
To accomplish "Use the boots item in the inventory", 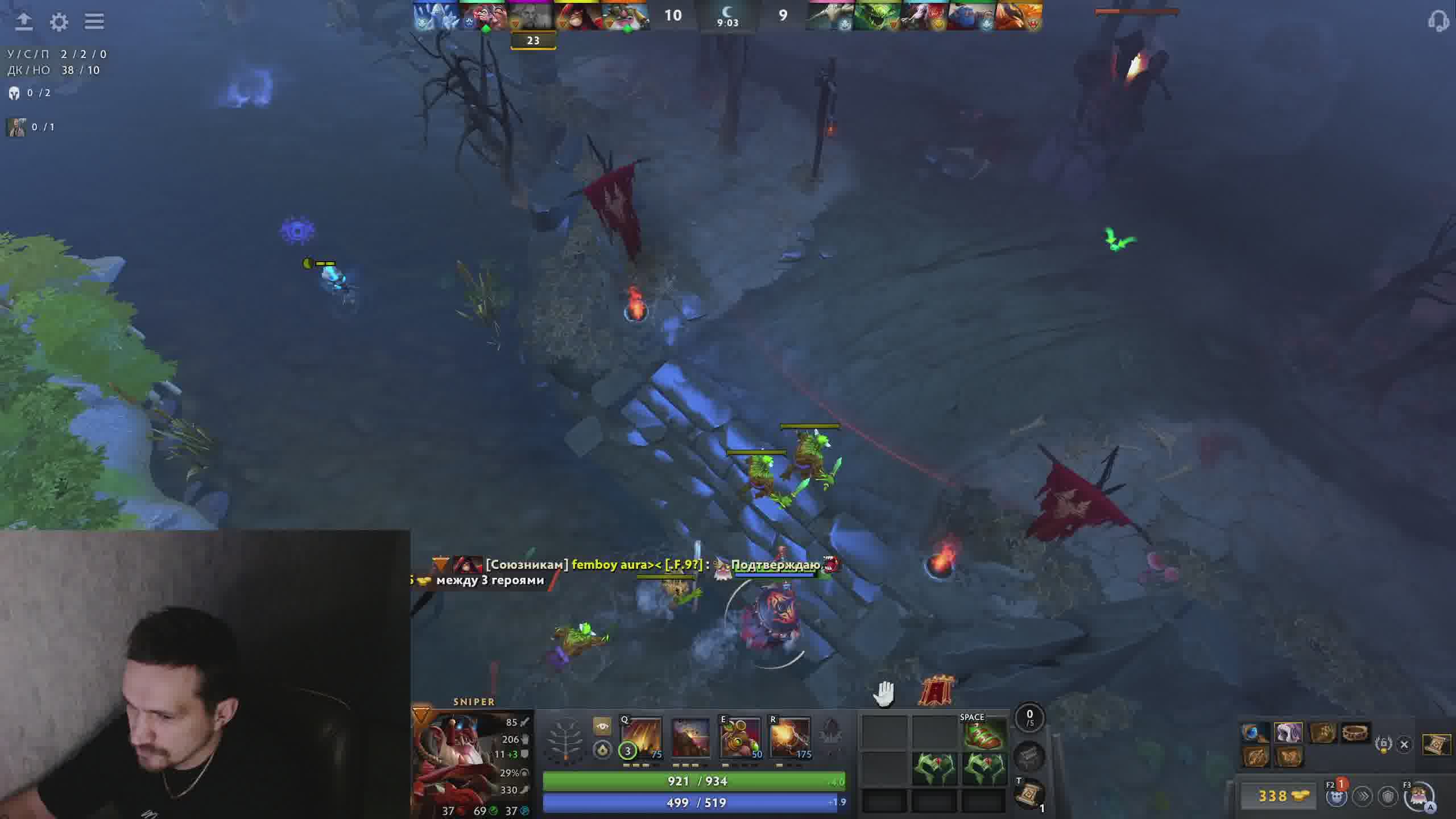I will pyautogui.click(x=985, y=735).
